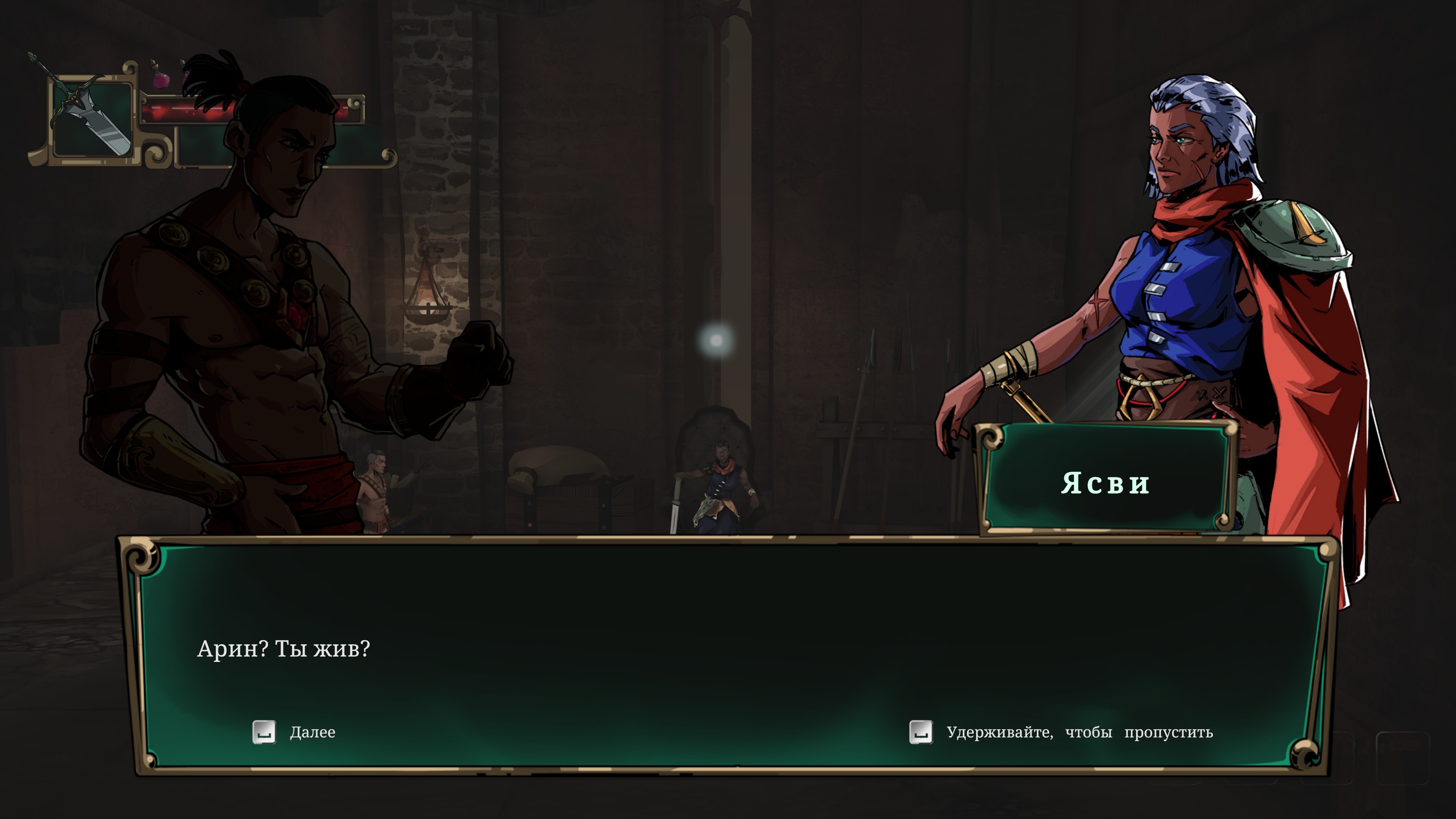Continue the dialogue with Далее
Viewport: 1456px width, 819px height.
pos(294,732)
